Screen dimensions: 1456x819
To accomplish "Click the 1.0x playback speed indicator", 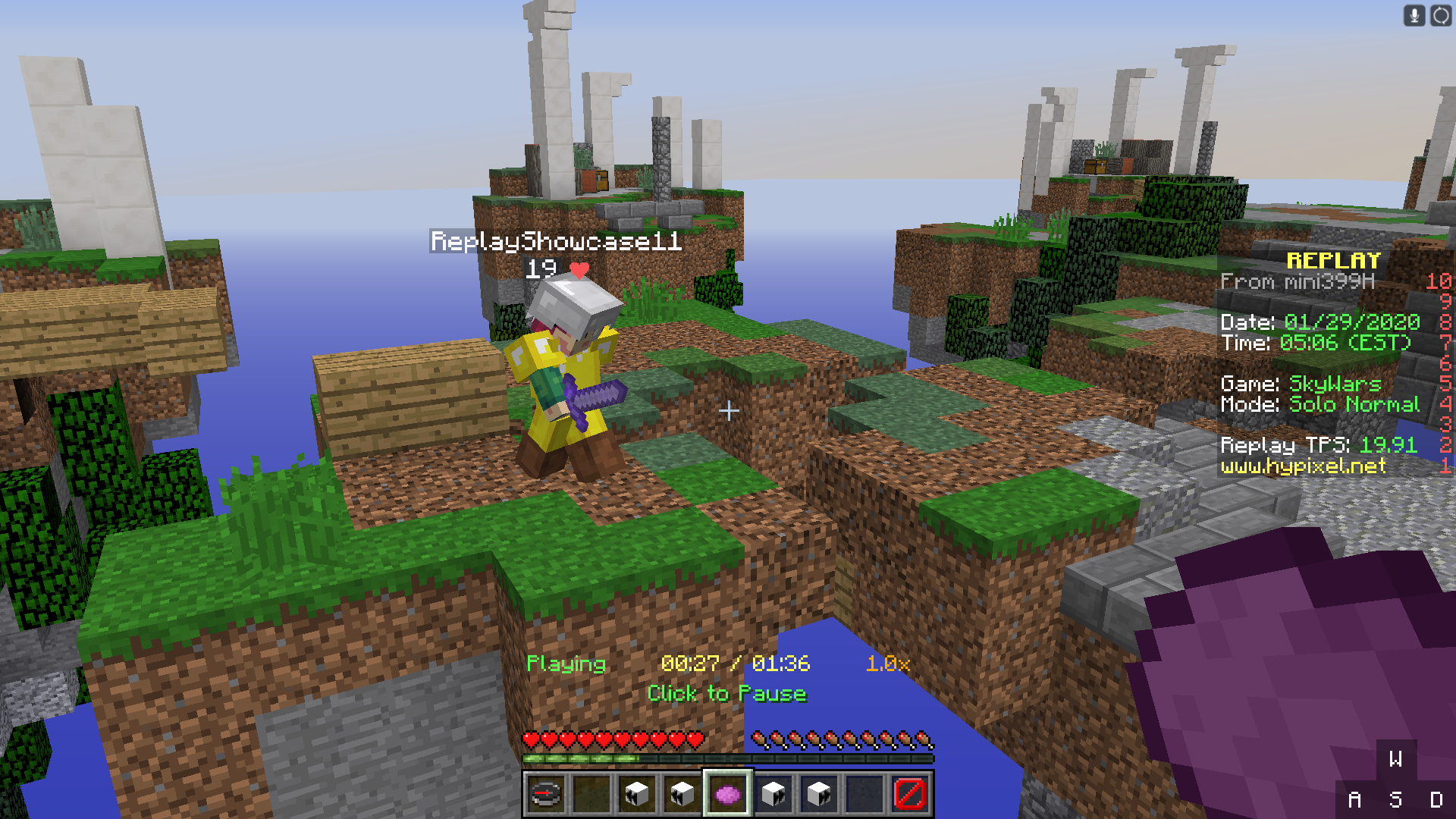I will [x=887, y=664].
